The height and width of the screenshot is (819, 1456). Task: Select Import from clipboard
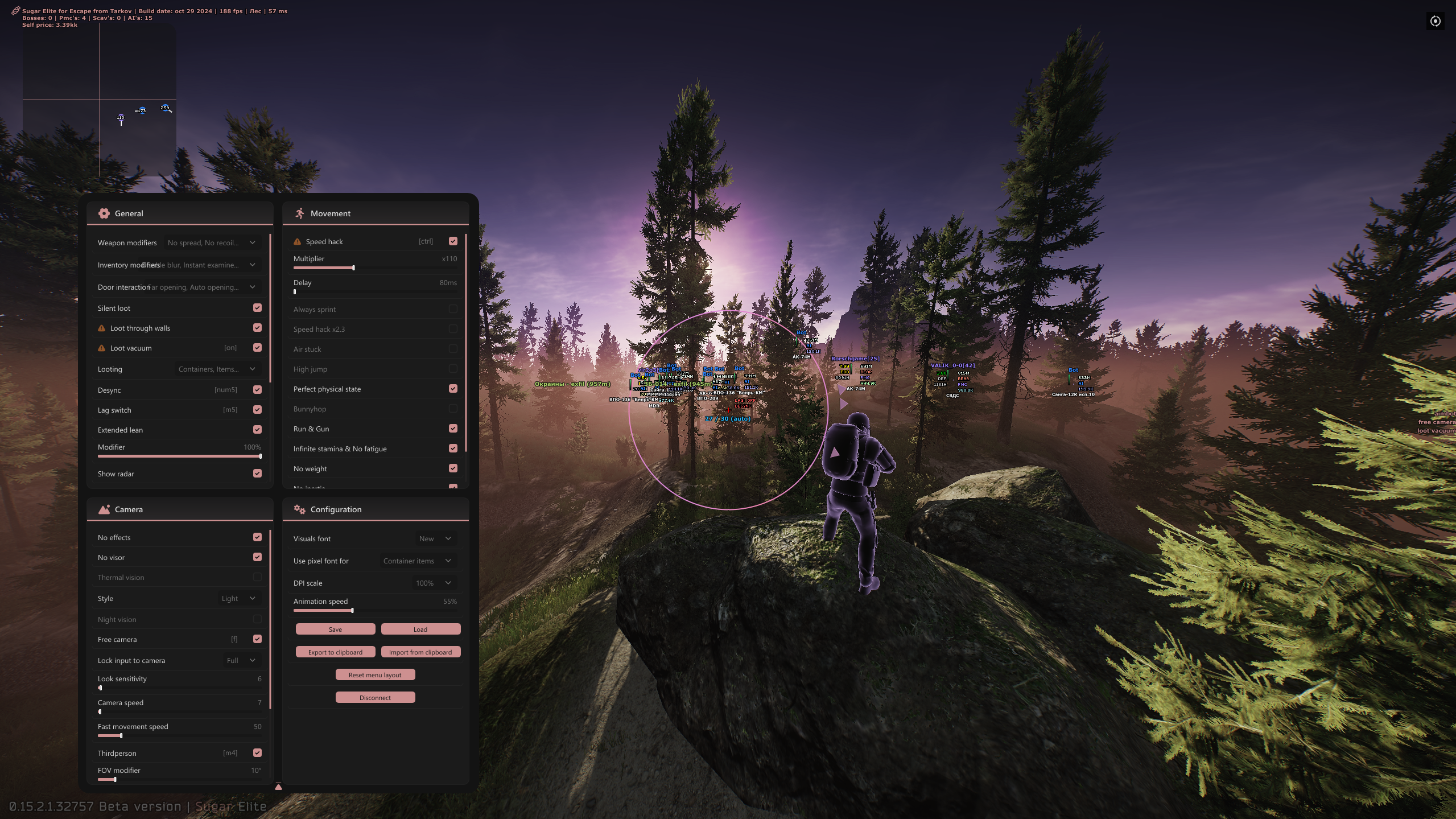pos(420,652)
